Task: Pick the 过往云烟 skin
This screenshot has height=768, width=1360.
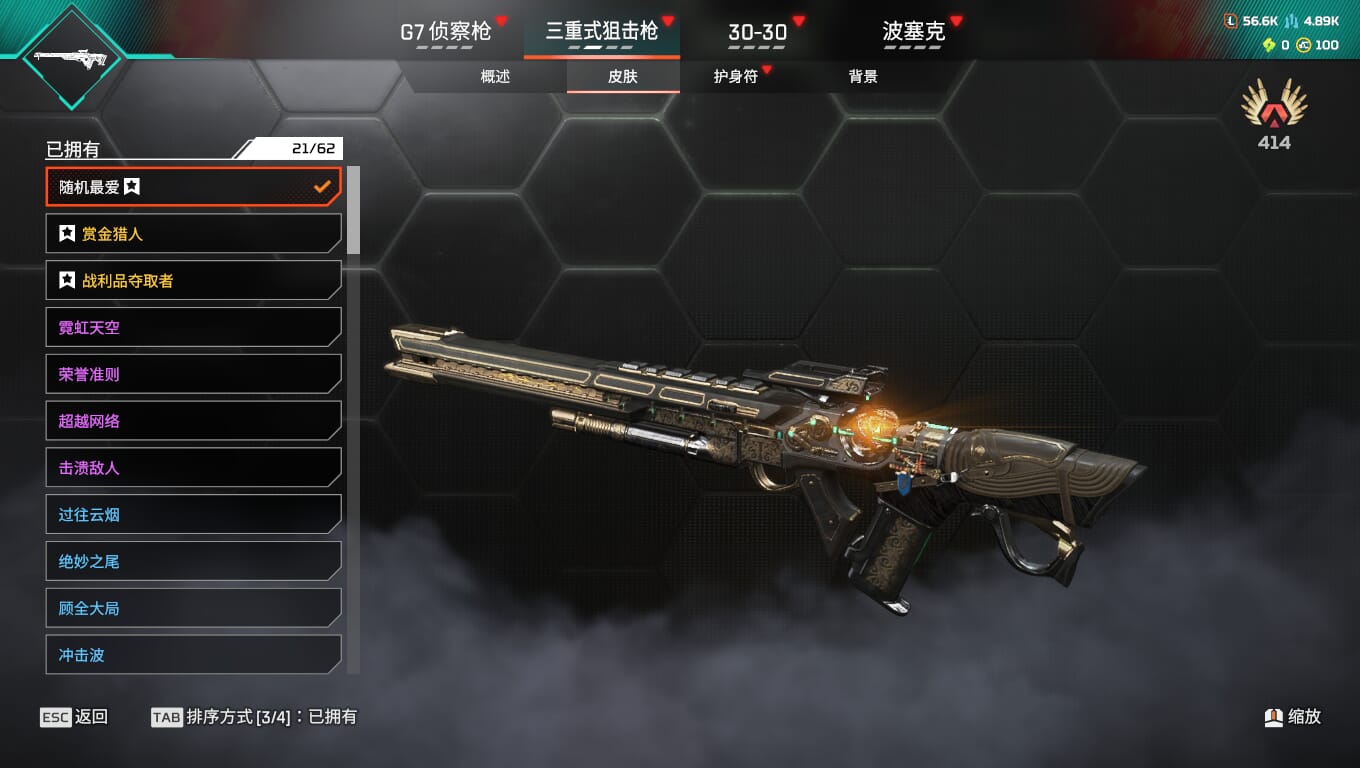Action: tap(193, 515)
